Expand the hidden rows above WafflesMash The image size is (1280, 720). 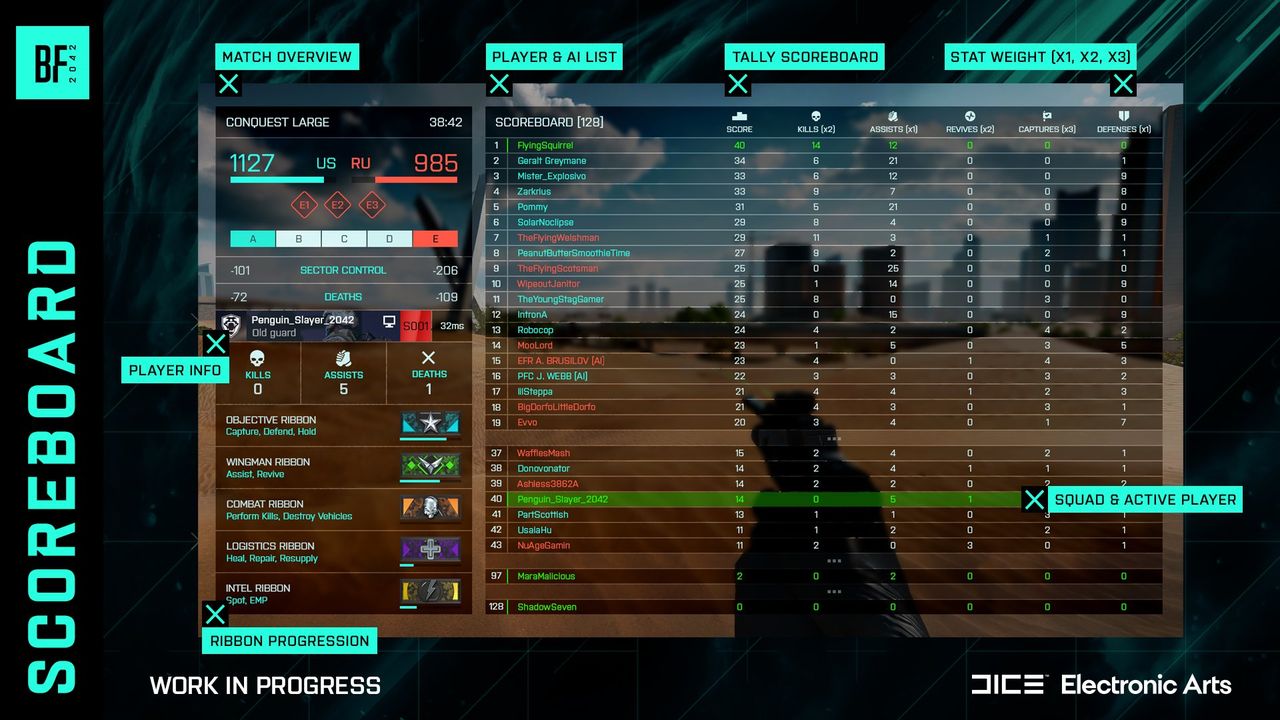pos(836,437)
